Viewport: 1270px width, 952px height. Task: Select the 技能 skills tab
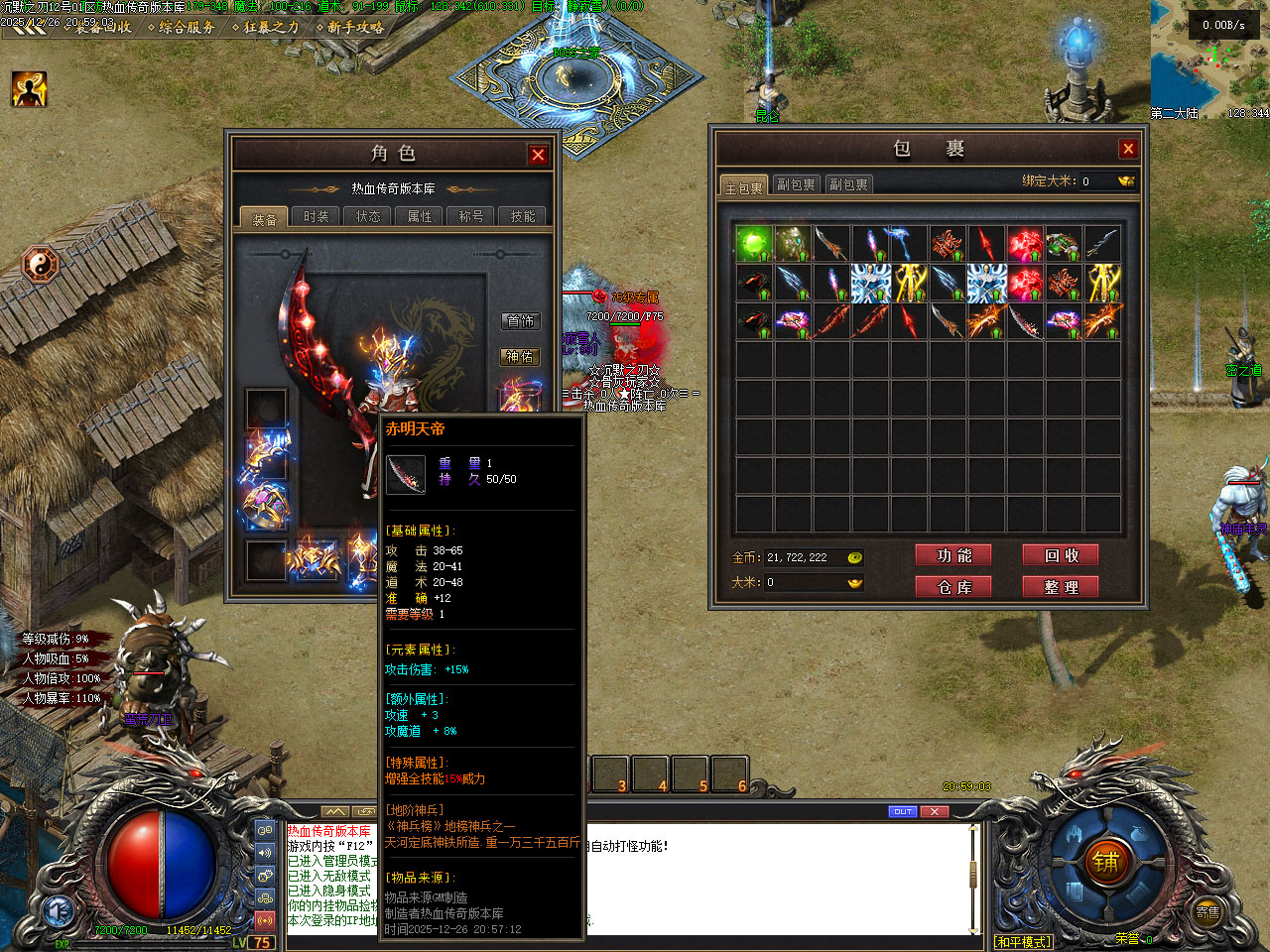523,216
